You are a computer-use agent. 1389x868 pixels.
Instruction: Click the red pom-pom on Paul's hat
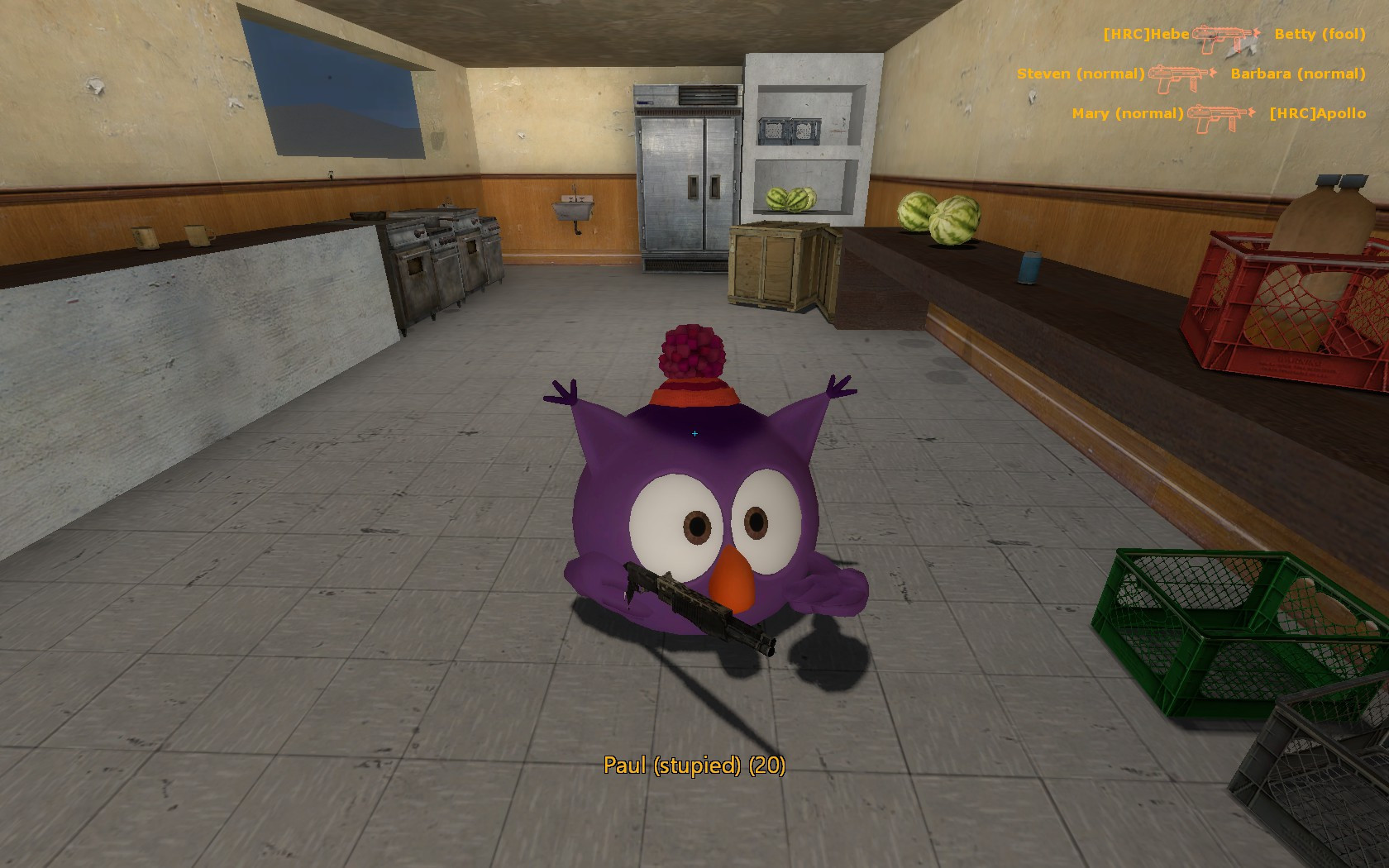tap(690, 351)
